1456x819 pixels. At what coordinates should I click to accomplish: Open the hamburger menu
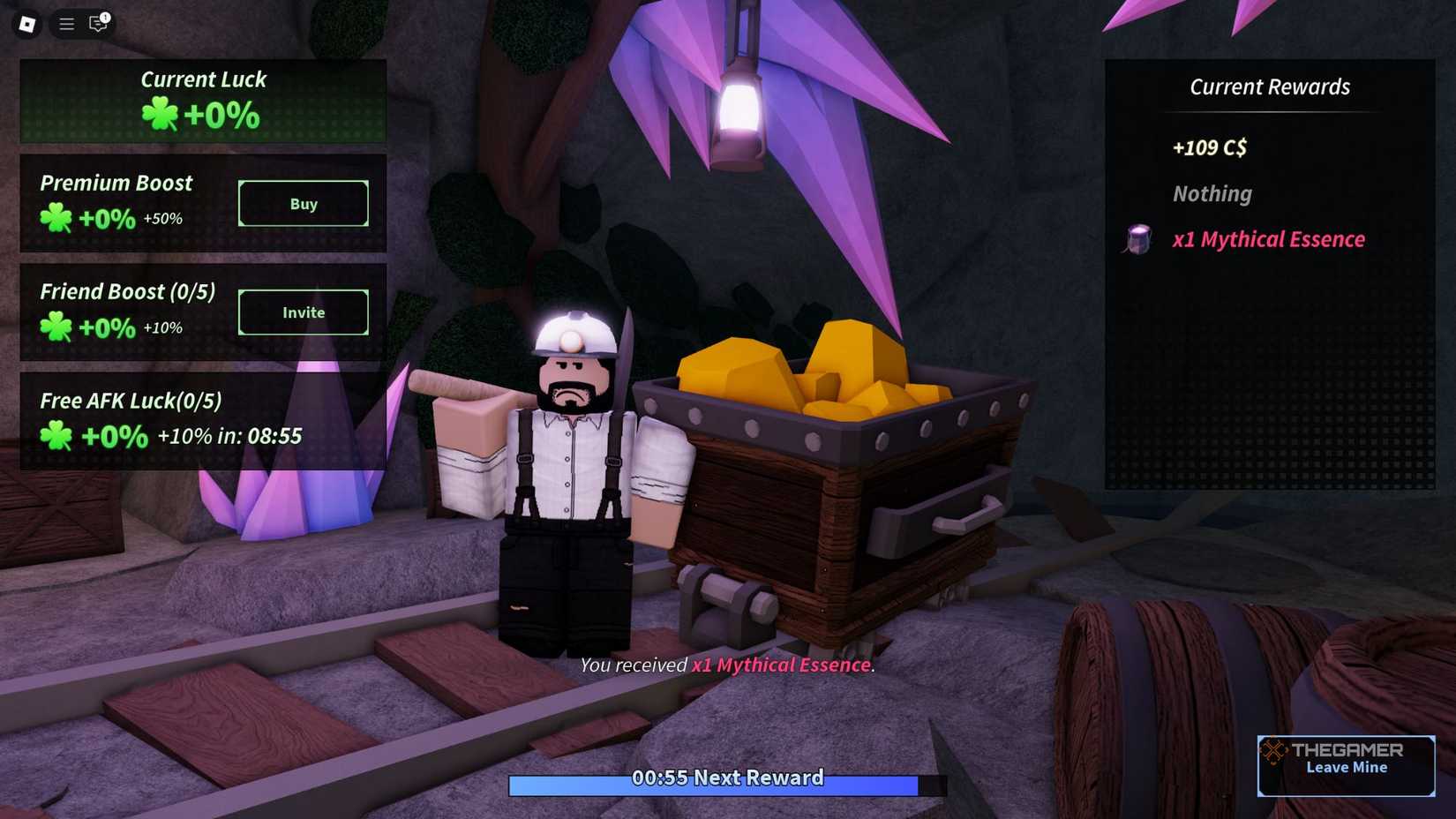tap(65, 24)
